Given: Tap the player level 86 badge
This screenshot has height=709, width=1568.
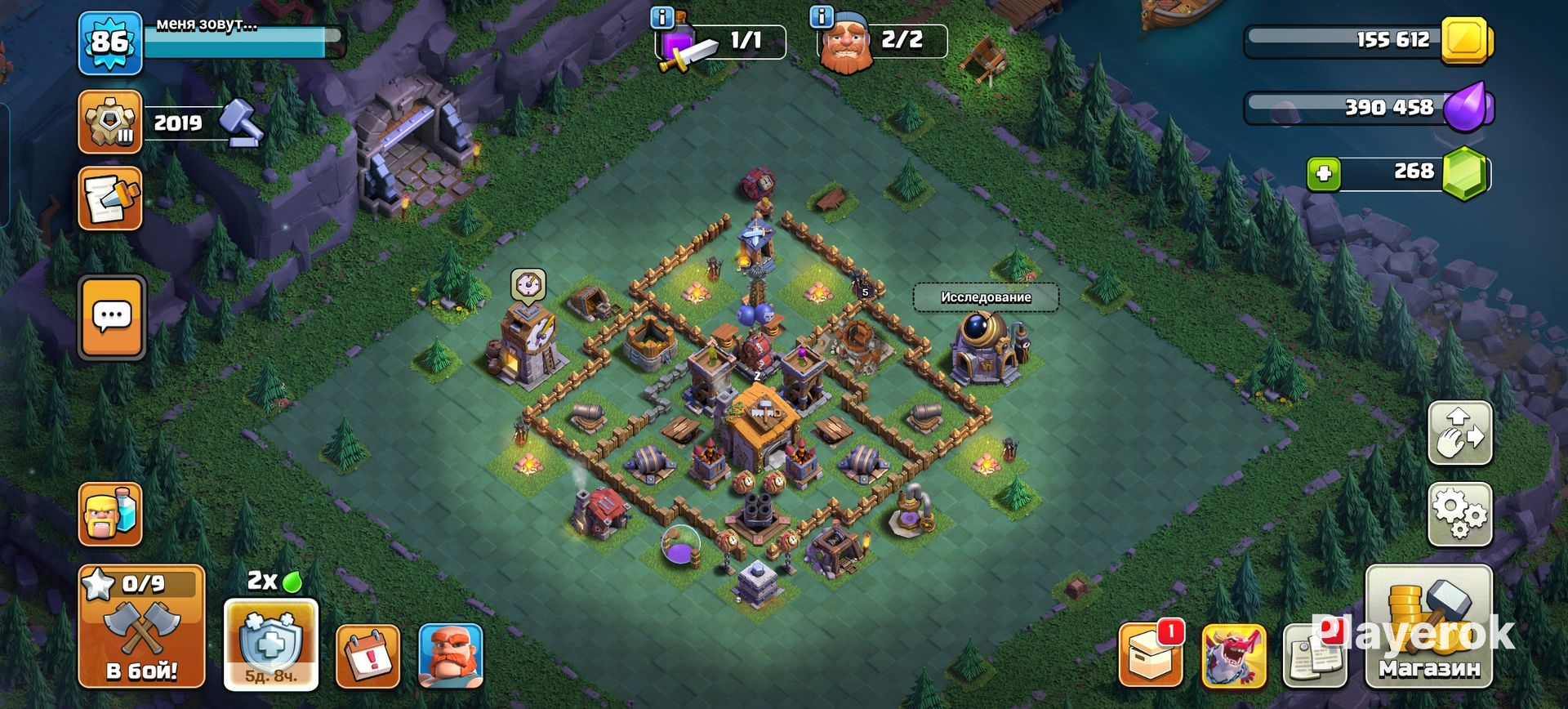Looking at the screenshot, I should [x=110, y=42].
